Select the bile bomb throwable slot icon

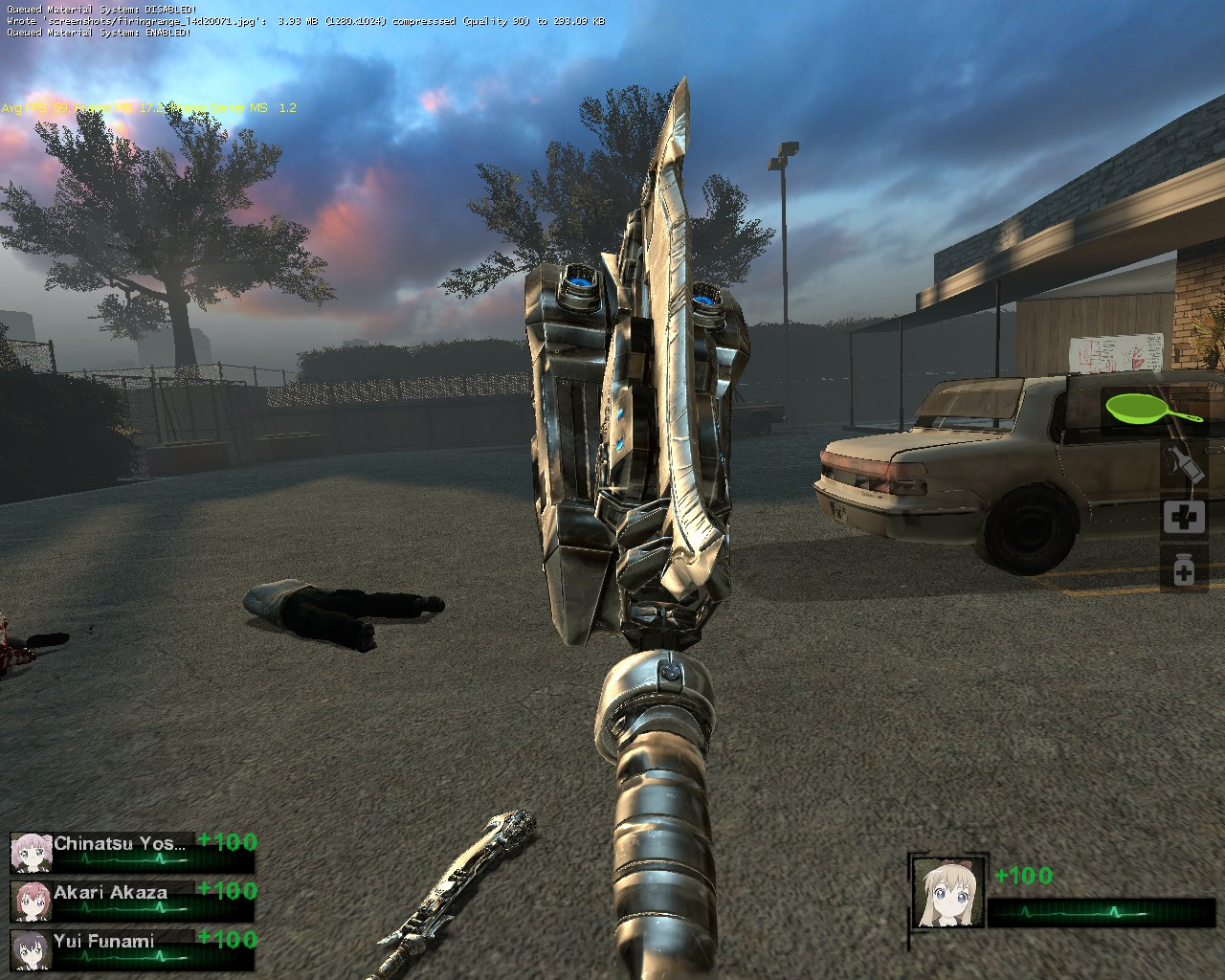pyautogui.click(x=1183, y=461)
